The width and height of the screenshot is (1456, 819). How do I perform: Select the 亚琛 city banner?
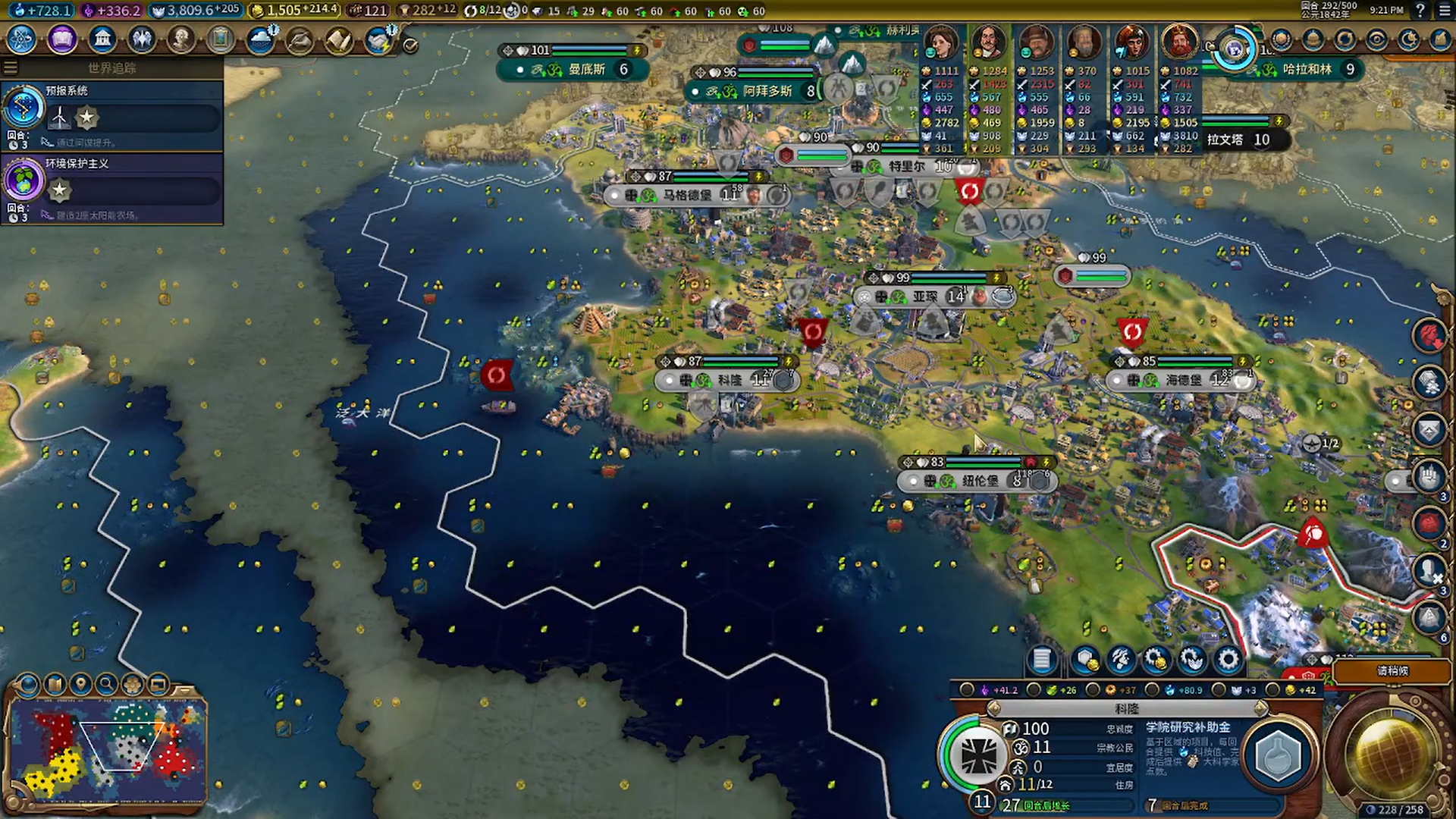coord(924,297)
